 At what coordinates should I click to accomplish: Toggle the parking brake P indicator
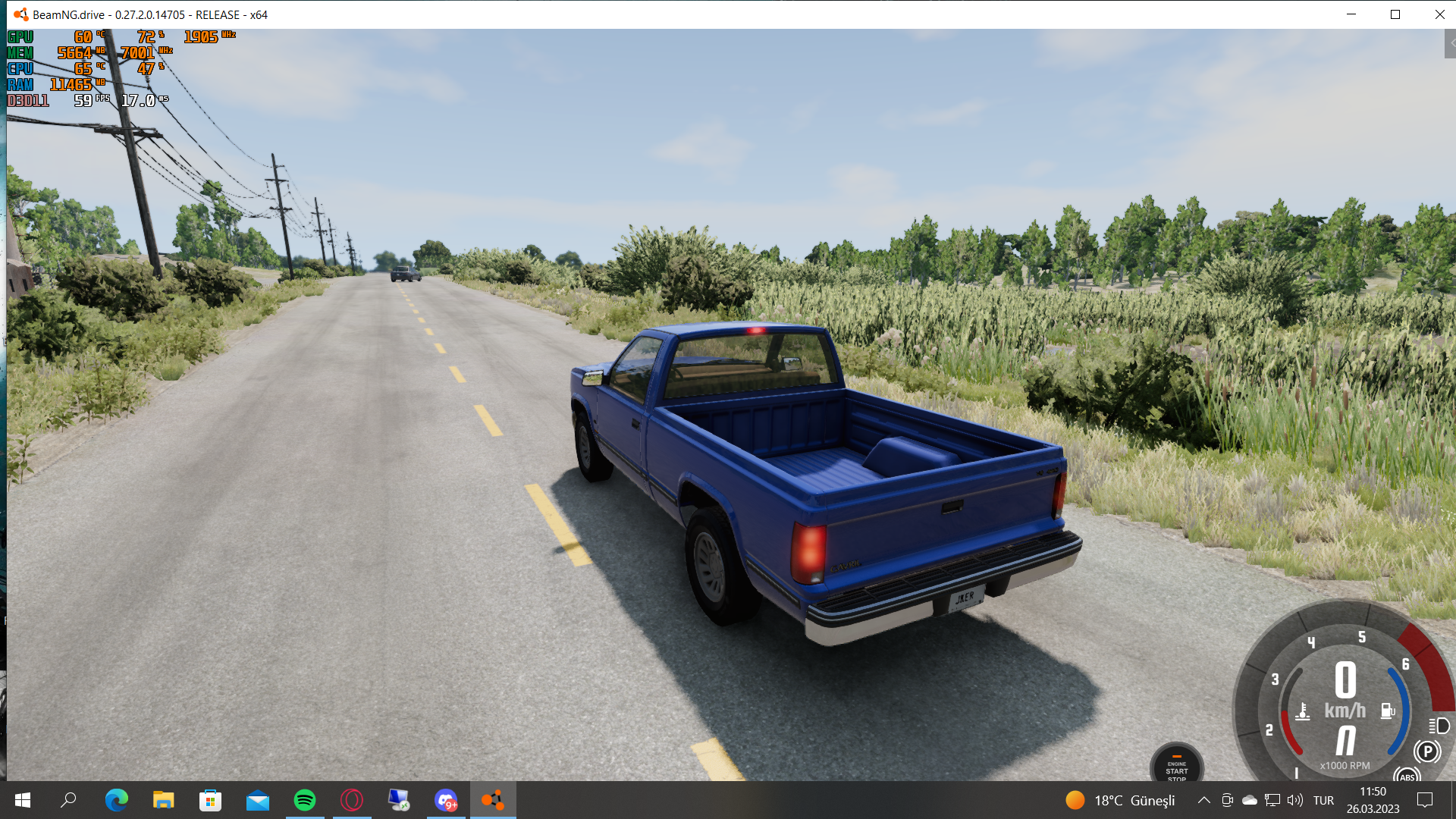pyautogui.click(x=1427, y=752)
